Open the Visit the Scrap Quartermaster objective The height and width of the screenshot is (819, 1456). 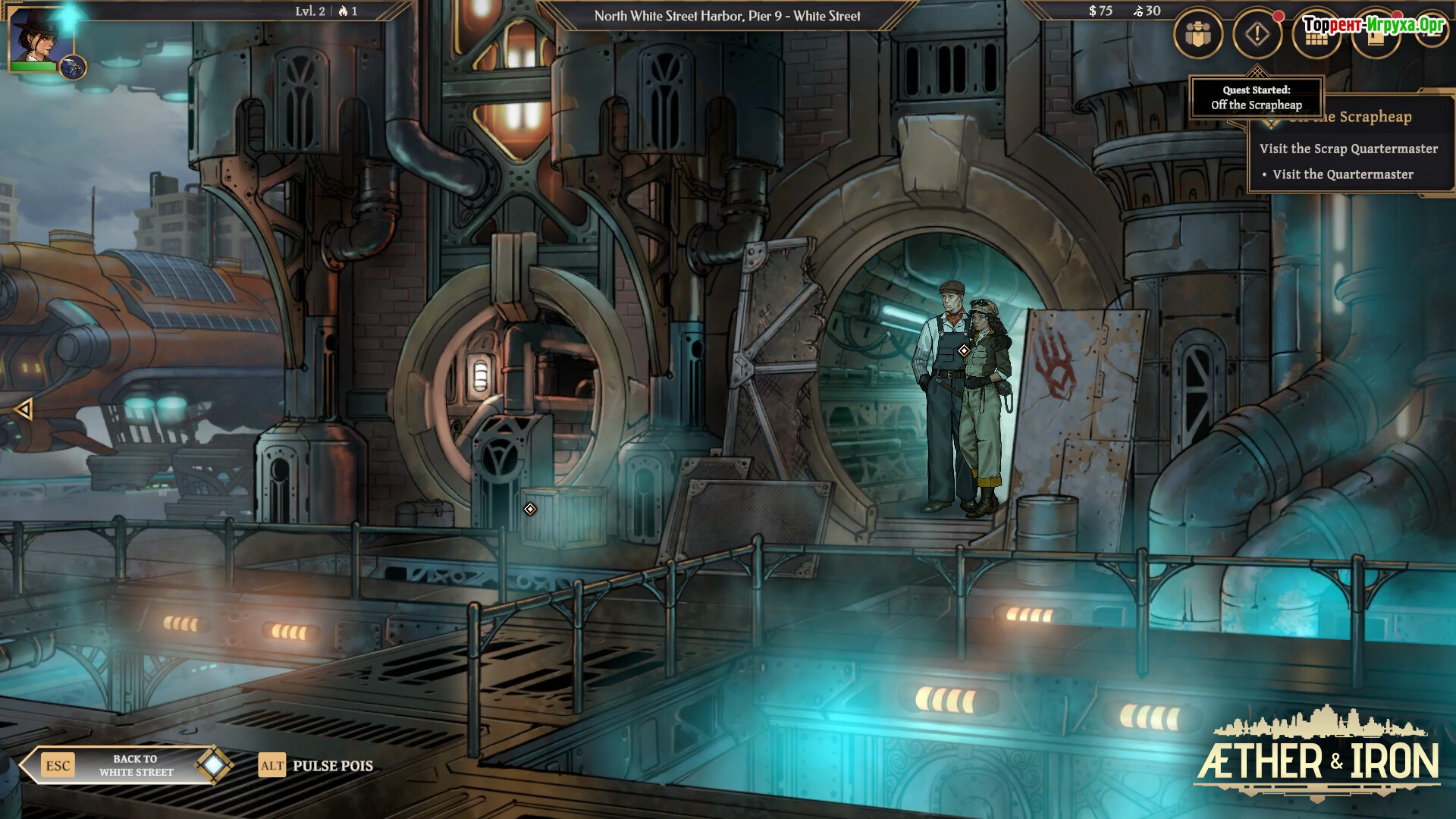[1348, 149]
